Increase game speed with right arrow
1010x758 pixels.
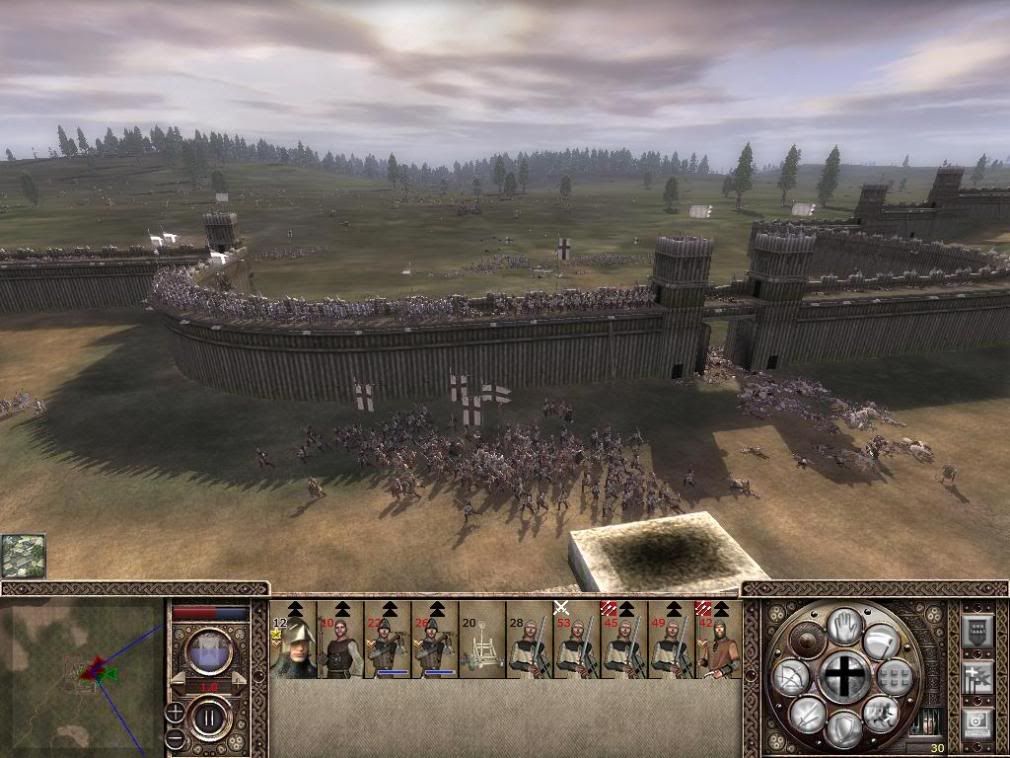pos(239,679)
